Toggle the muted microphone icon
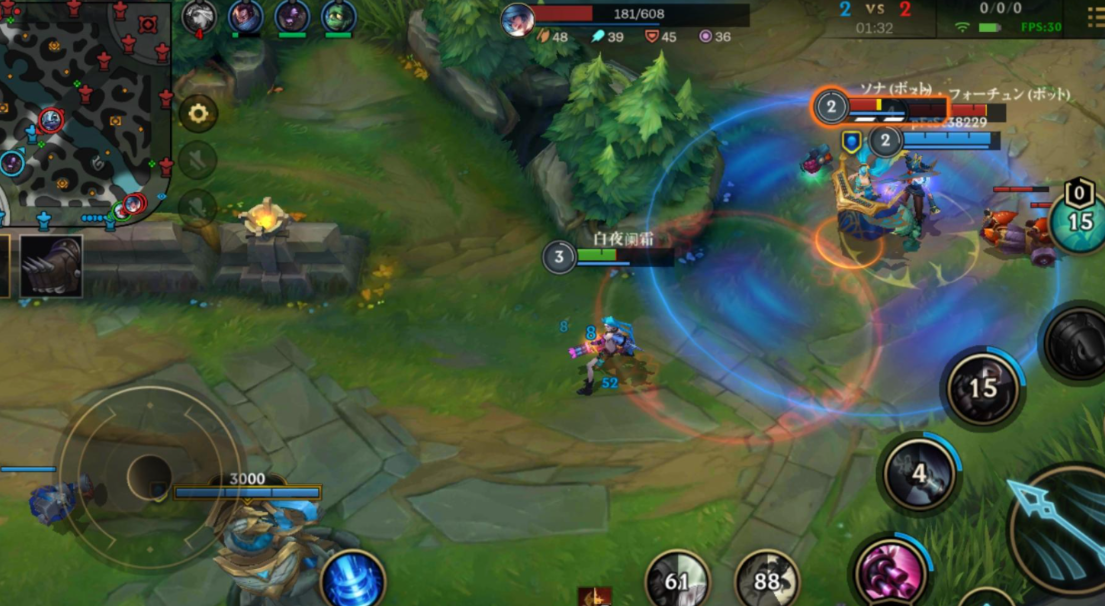Screen dimensions: 1105x606 tap(198, 206)
